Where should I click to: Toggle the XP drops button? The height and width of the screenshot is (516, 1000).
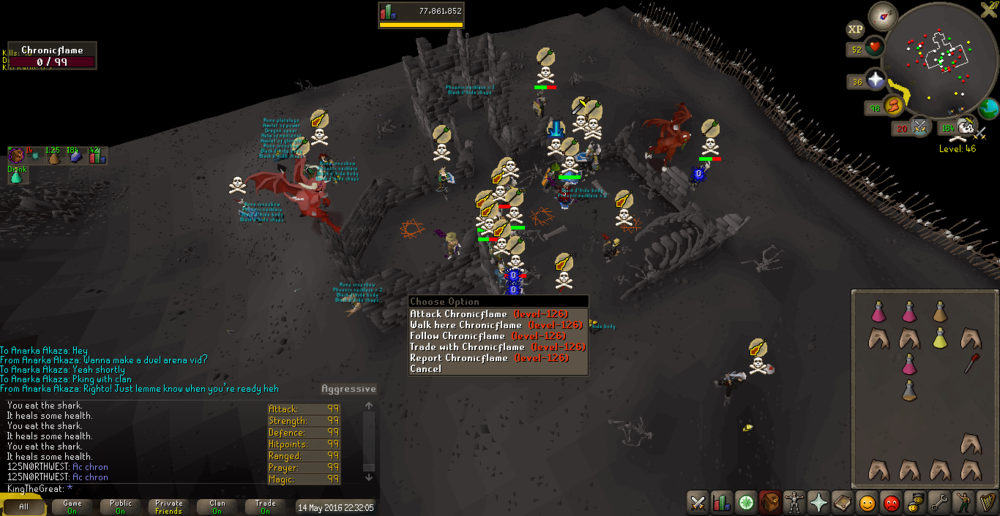(x=855, y=30)
